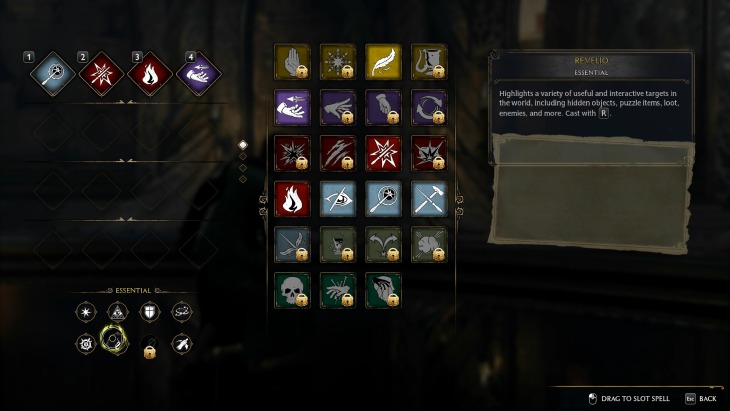Viewport: 730px width, 411px height.
Task: Select the Protego shield essential spell
Action: tap(149, 313)
